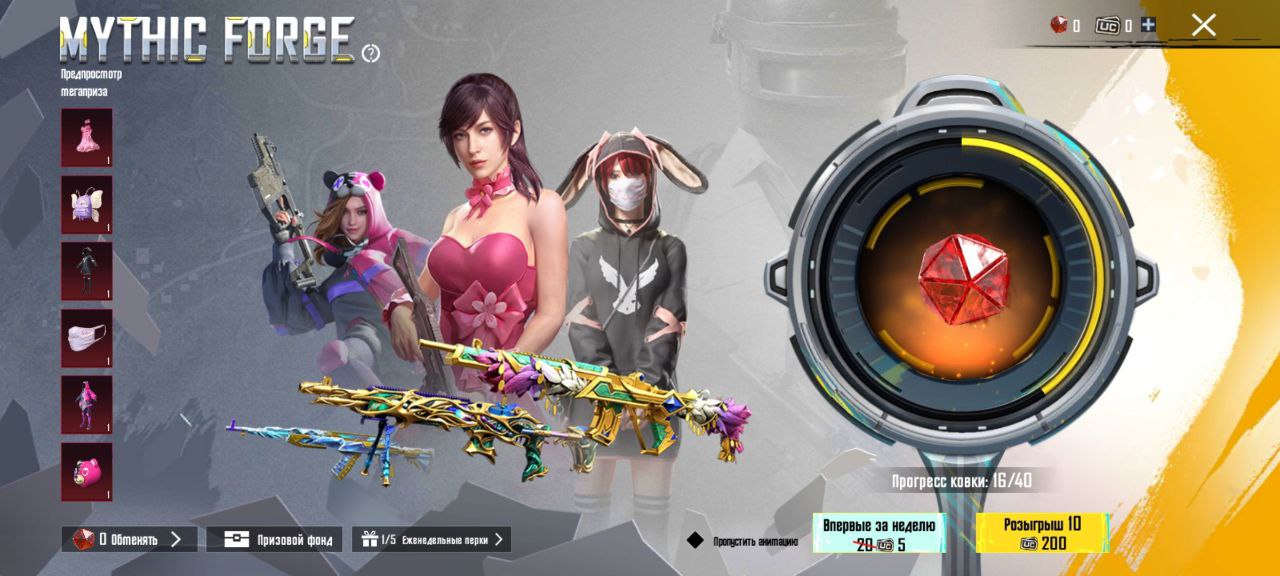Image resolution: width=1280 pixels, height=576 pixels.
Task: Preview the pink-haired character outfit prize
Action: [x=87, y=405]
